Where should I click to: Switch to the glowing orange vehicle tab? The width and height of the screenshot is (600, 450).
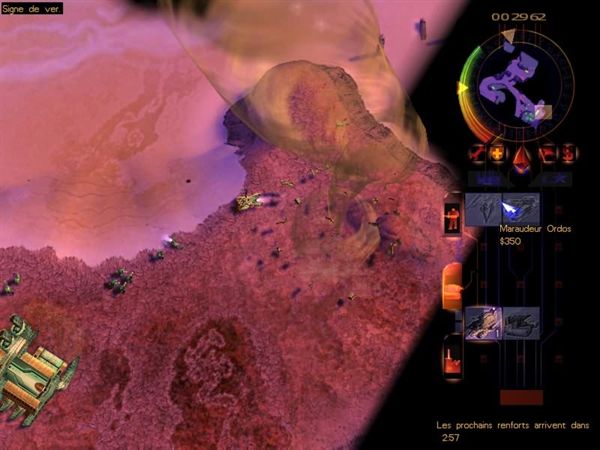(452, 283)
